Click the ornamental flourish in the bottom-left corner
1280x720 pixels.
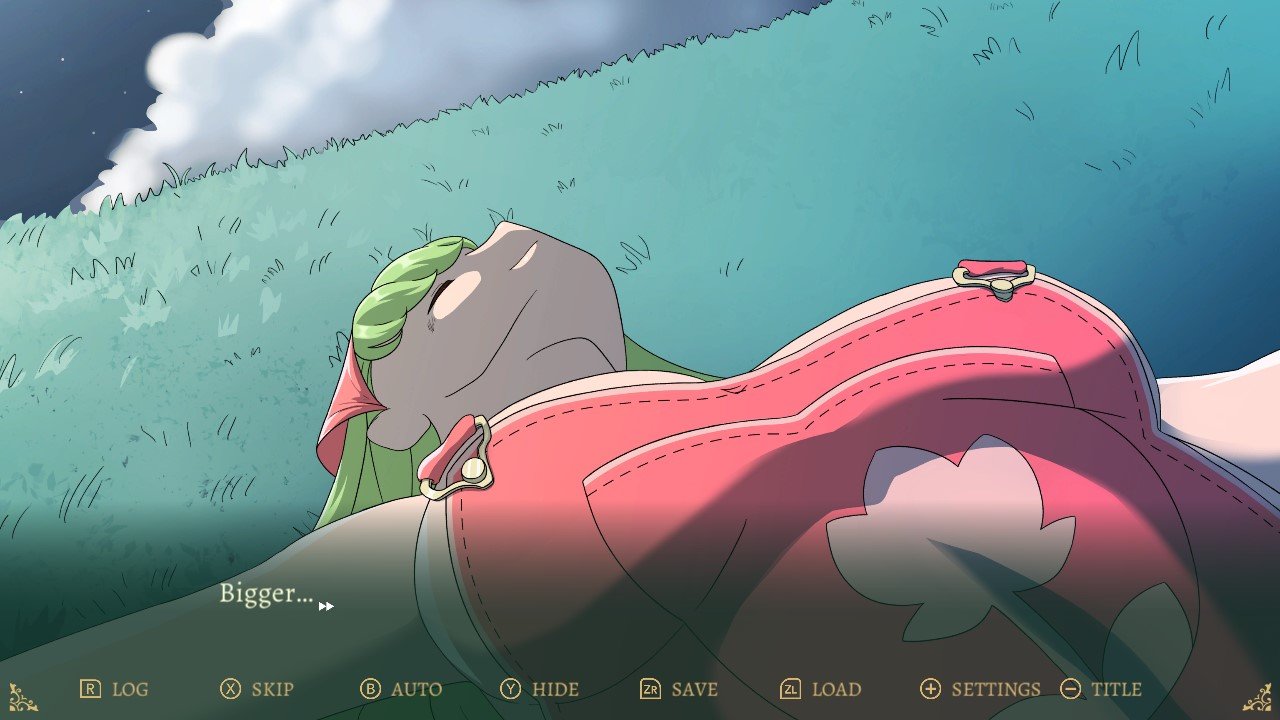tap(22, 697)
